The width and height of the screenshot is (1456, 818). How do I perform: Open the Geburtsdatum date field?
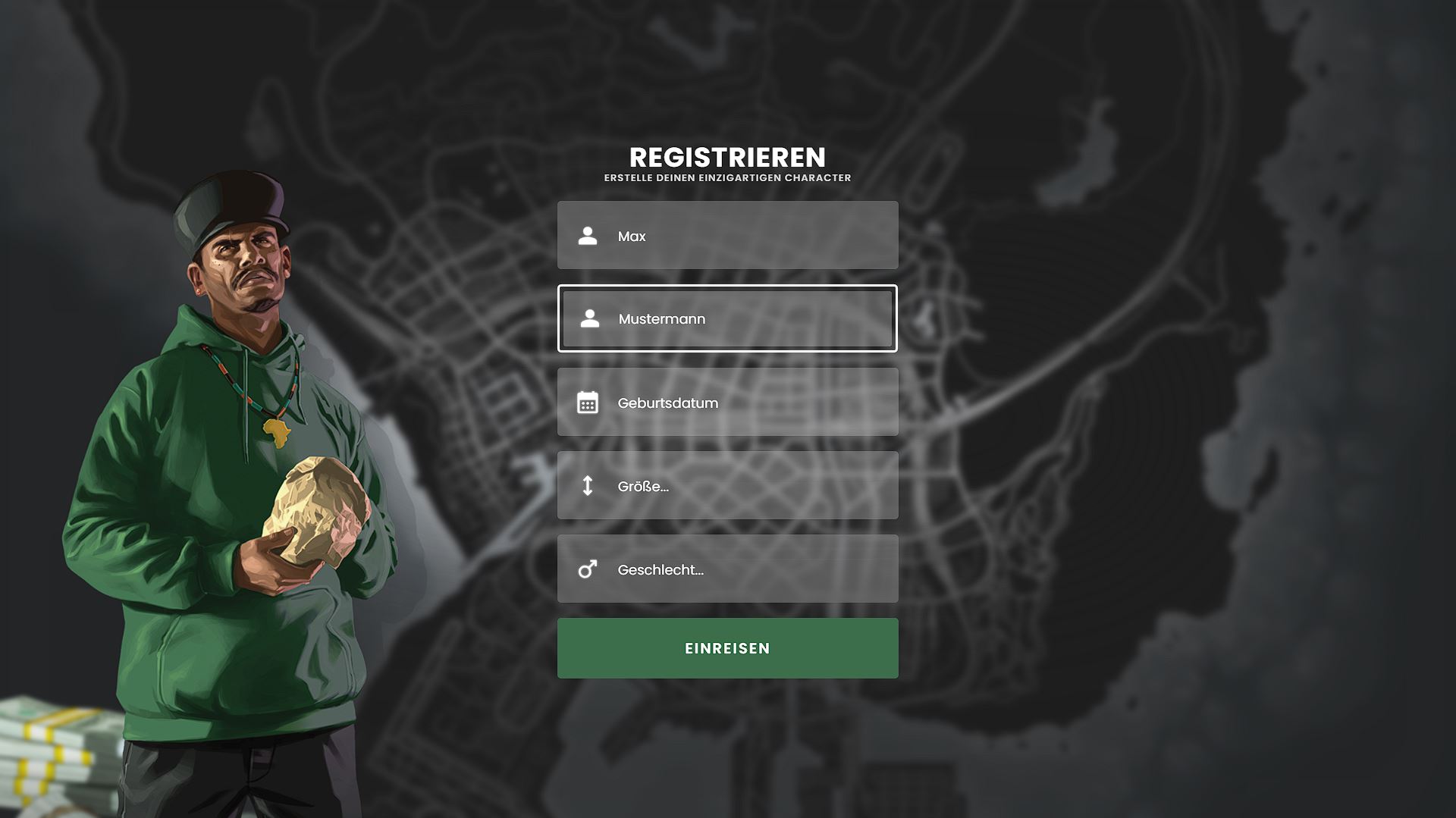[726, 403]
